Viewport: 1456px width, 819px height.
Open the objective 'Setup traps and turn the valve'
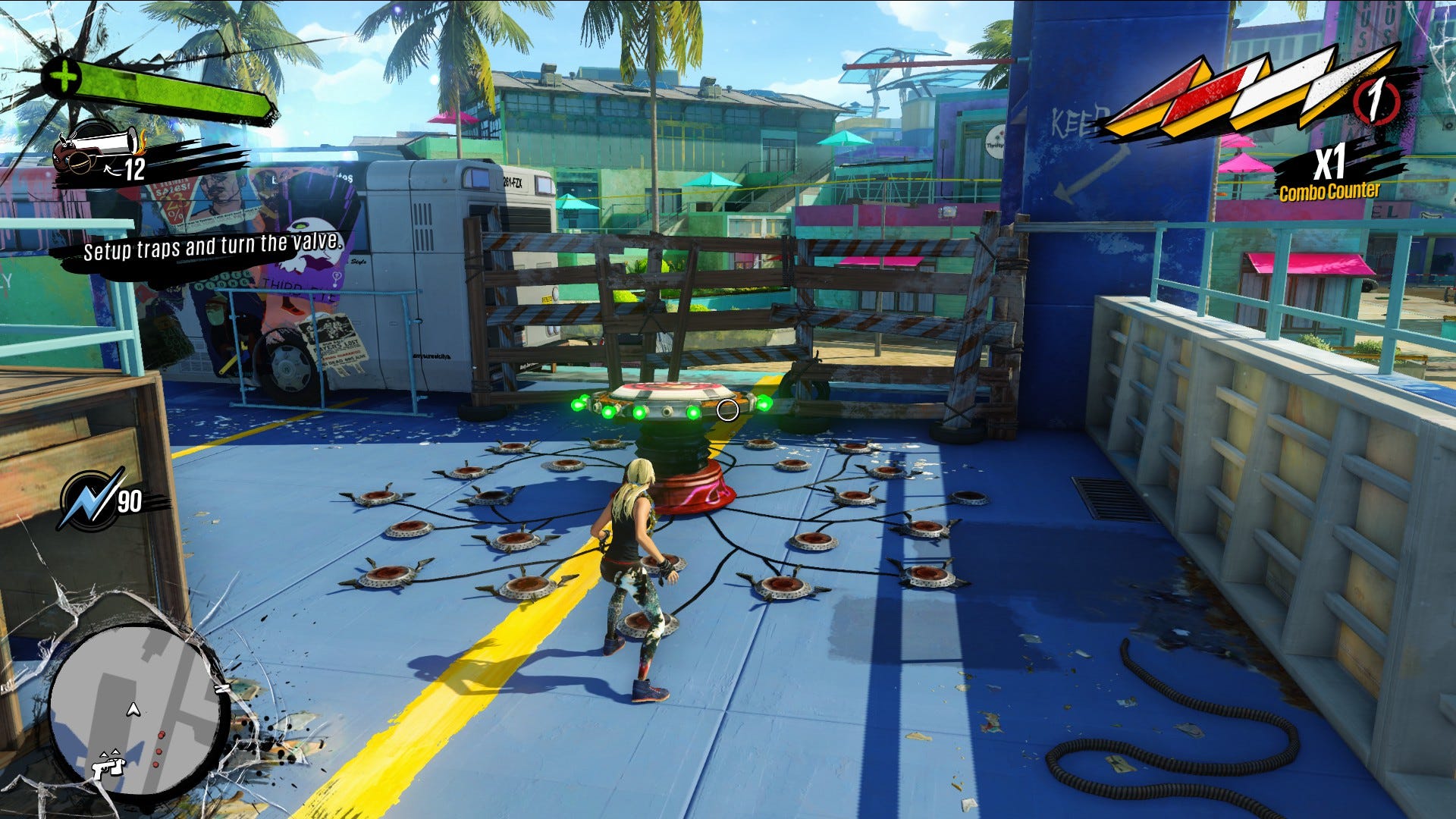212,246
